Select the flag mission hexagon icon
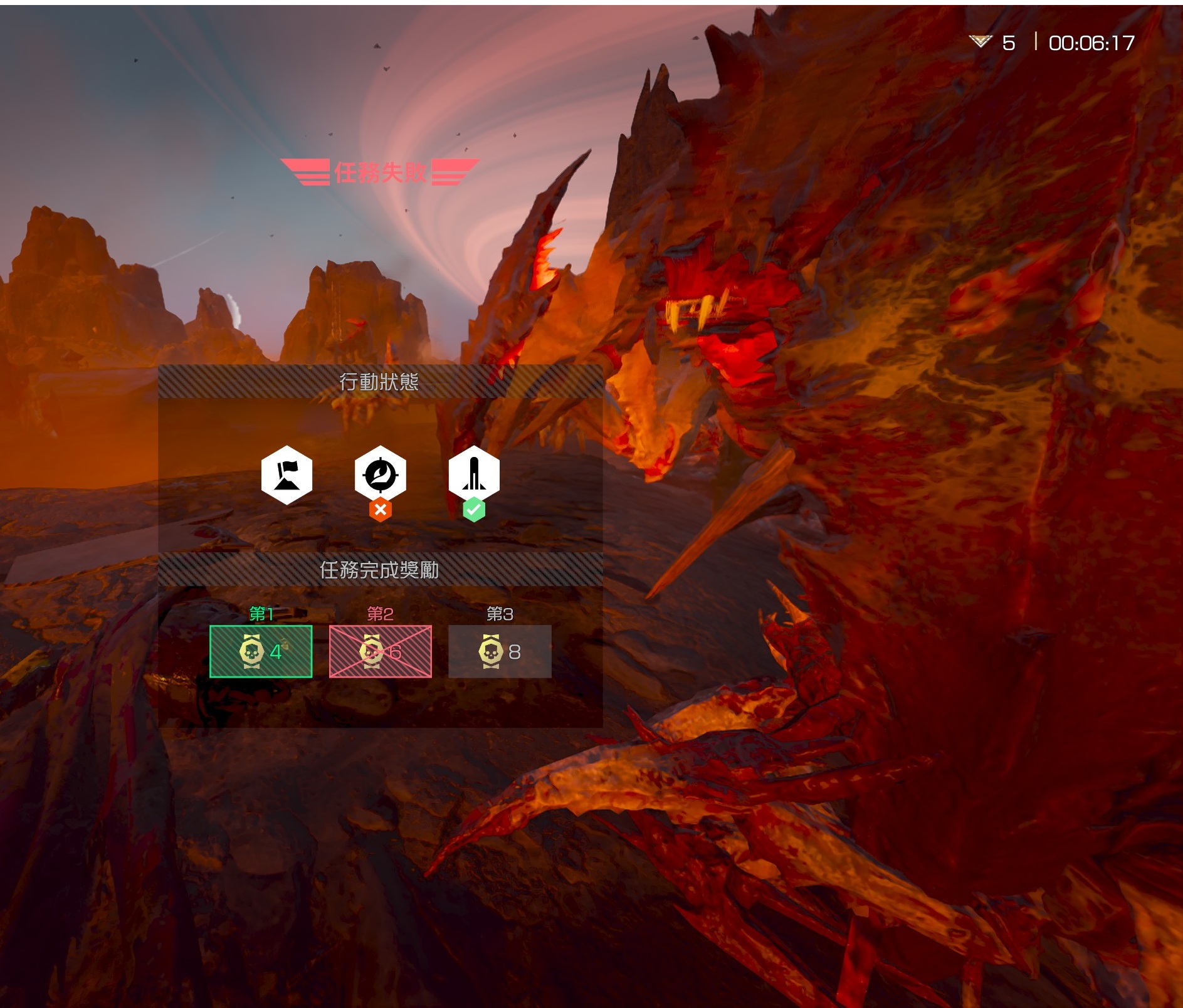 [x=287, y=475]
